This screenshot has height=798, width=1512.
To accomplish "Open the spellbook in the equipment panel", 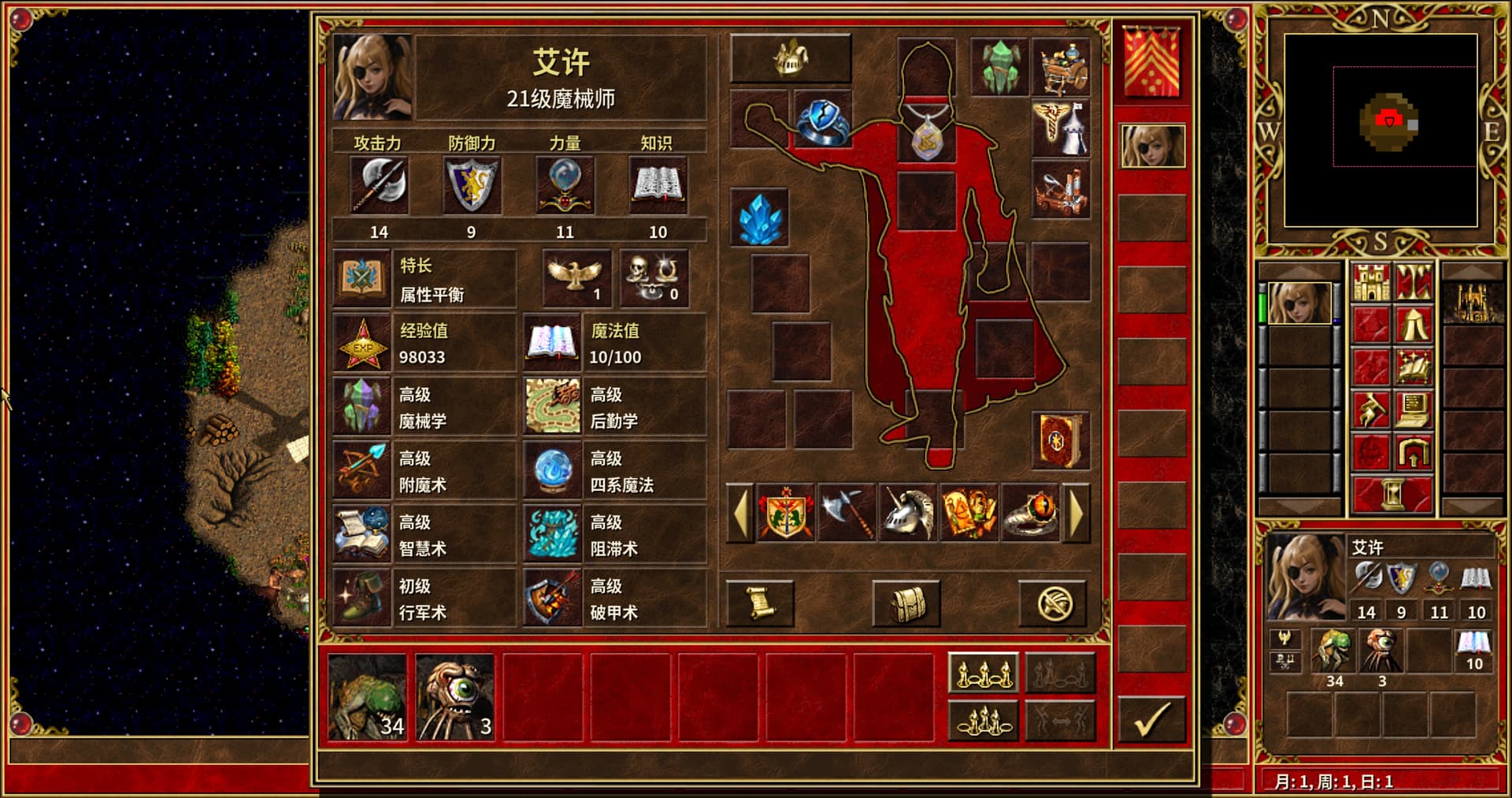I will pos(1060,440).
